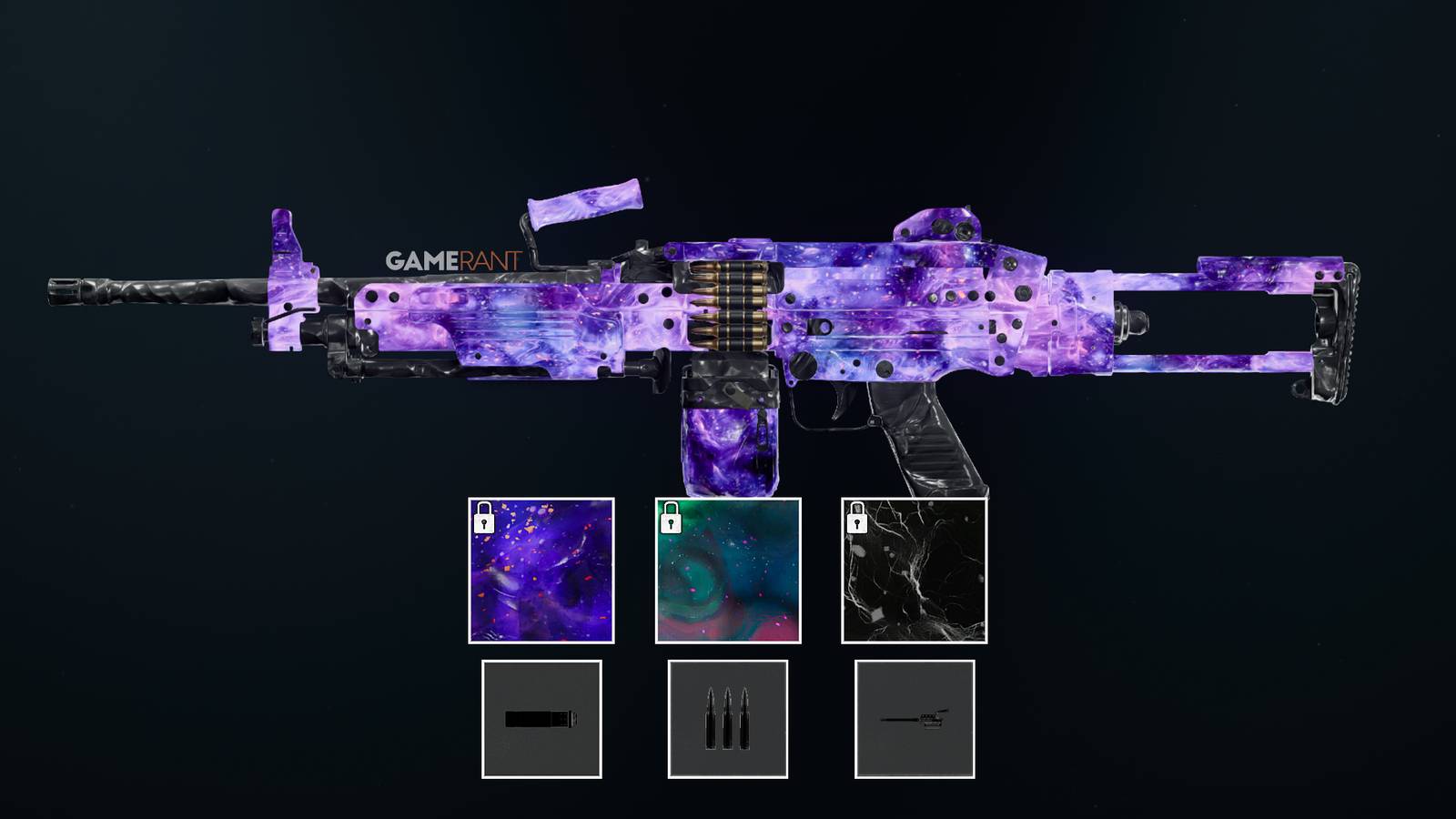Screen dimensions: 1456x819
Task: Select the purple galaxy camo swatch
Action: click(543, 570)
